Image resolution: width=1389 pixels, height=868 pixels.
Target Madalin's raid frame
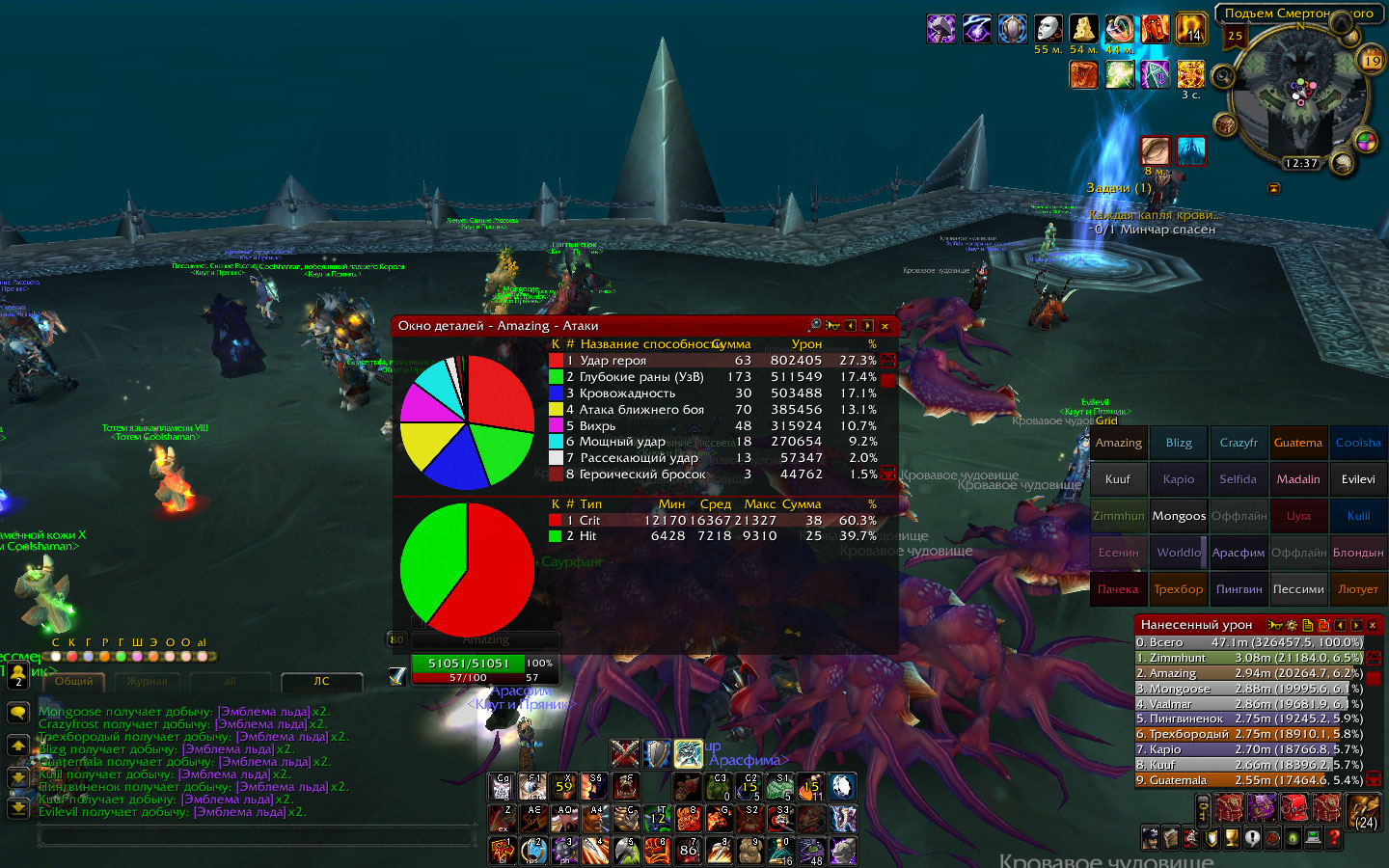[x=1298, y=479]
